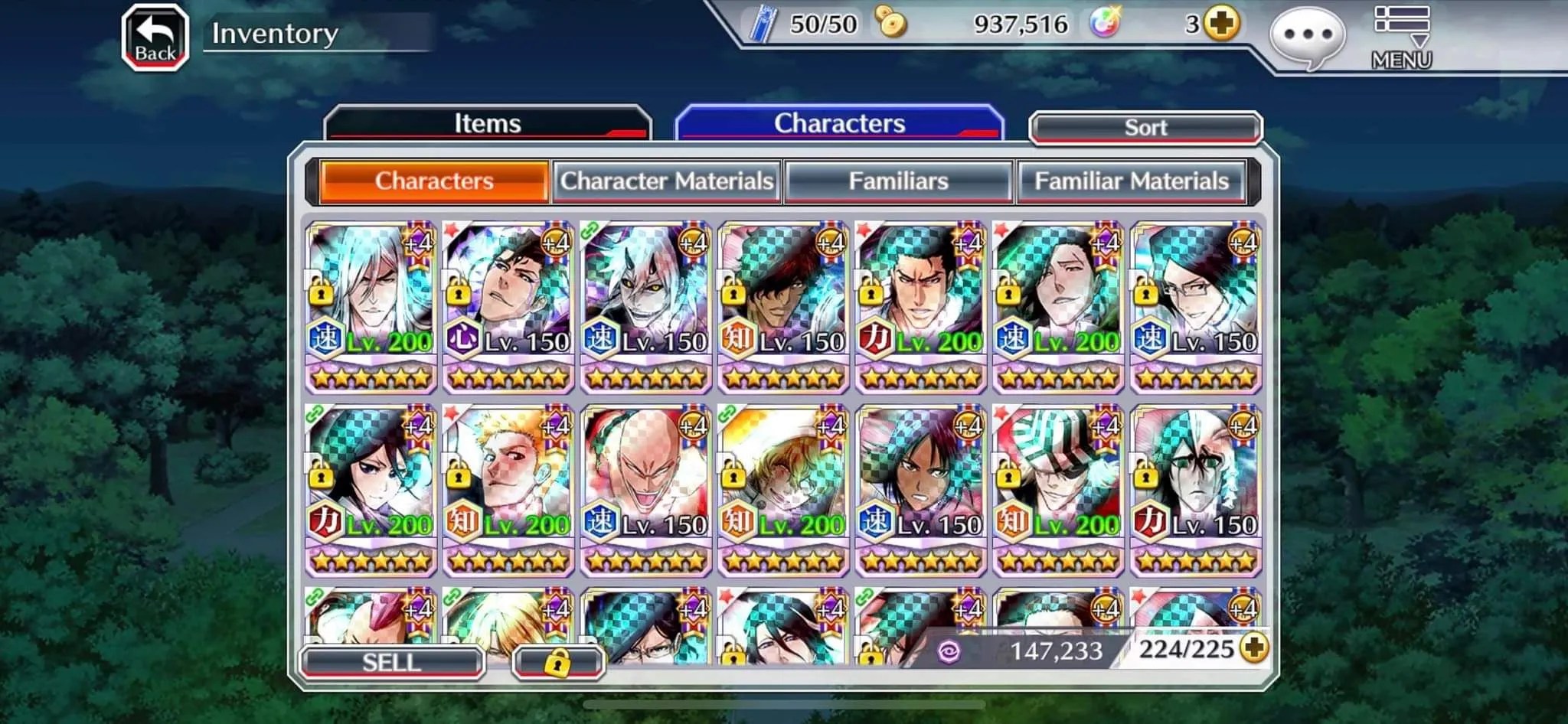1568x724 pixels.
Task: Switch to Familiar Materials sub-tab
Action: click(x=1132, y=181)
